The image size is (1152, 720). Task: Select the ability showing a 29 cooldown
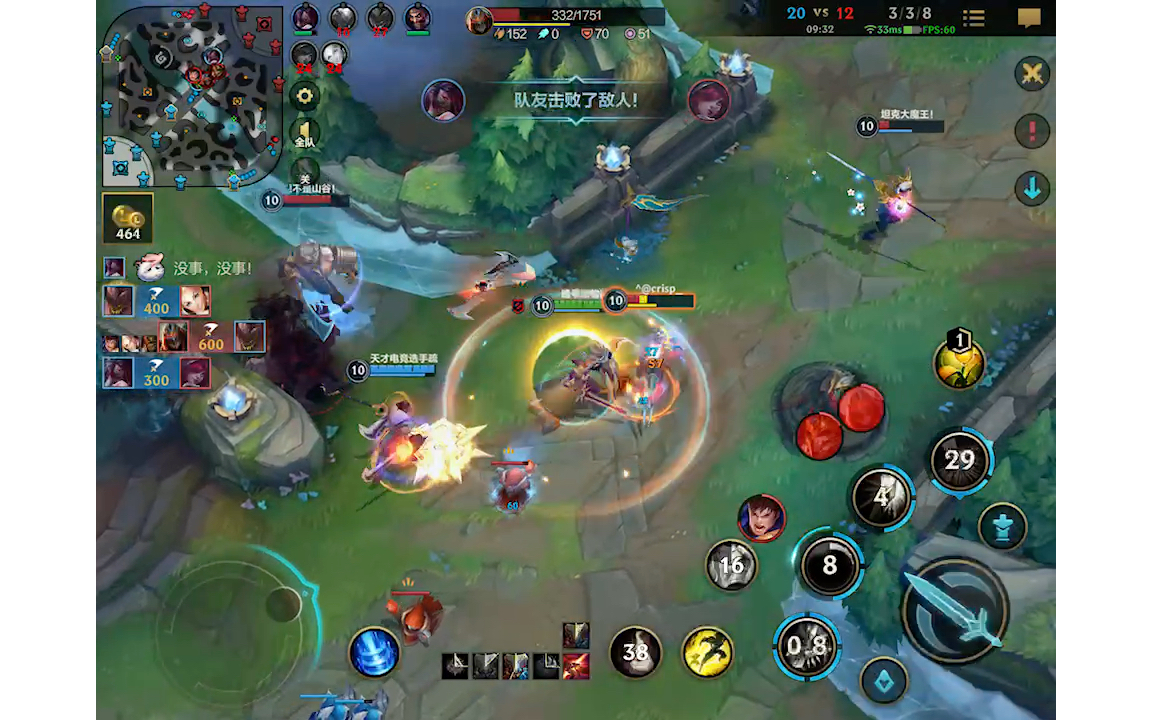coord(959,460)
